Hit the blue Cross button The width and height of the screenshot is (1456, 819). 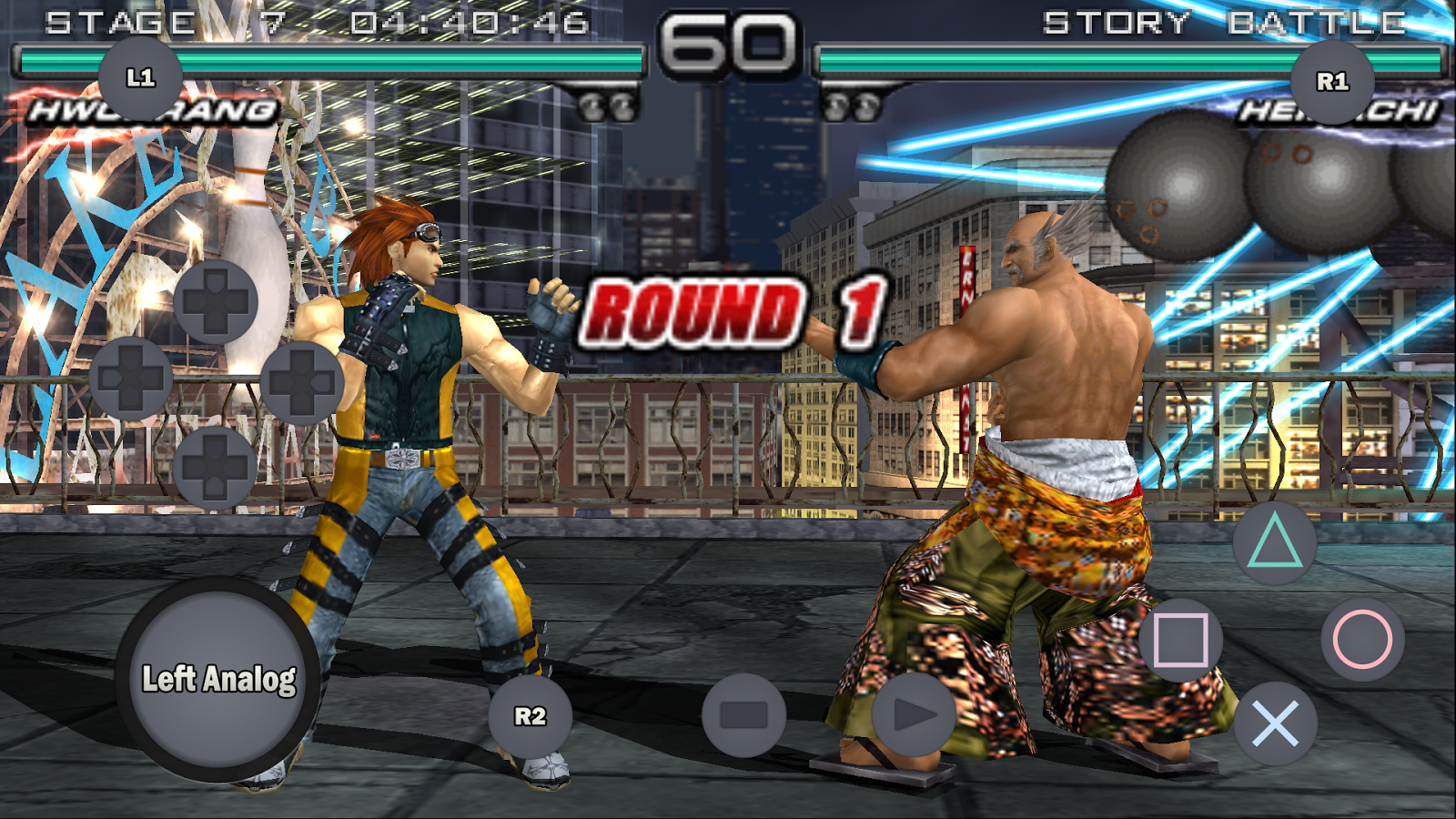[x=1275, y=724]
